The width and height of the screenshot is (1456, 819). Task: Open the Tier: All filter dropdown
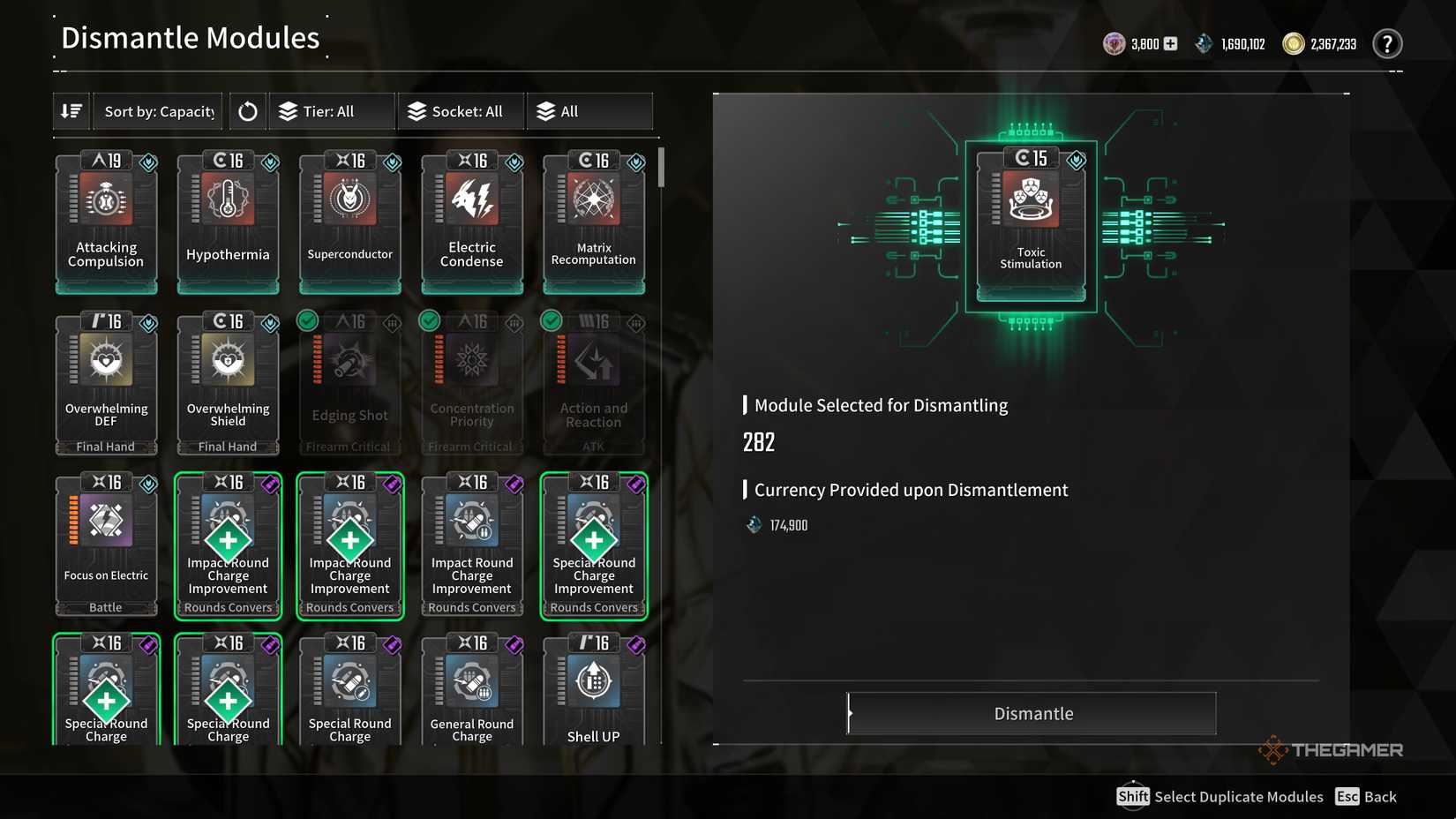tap(331, 110)
